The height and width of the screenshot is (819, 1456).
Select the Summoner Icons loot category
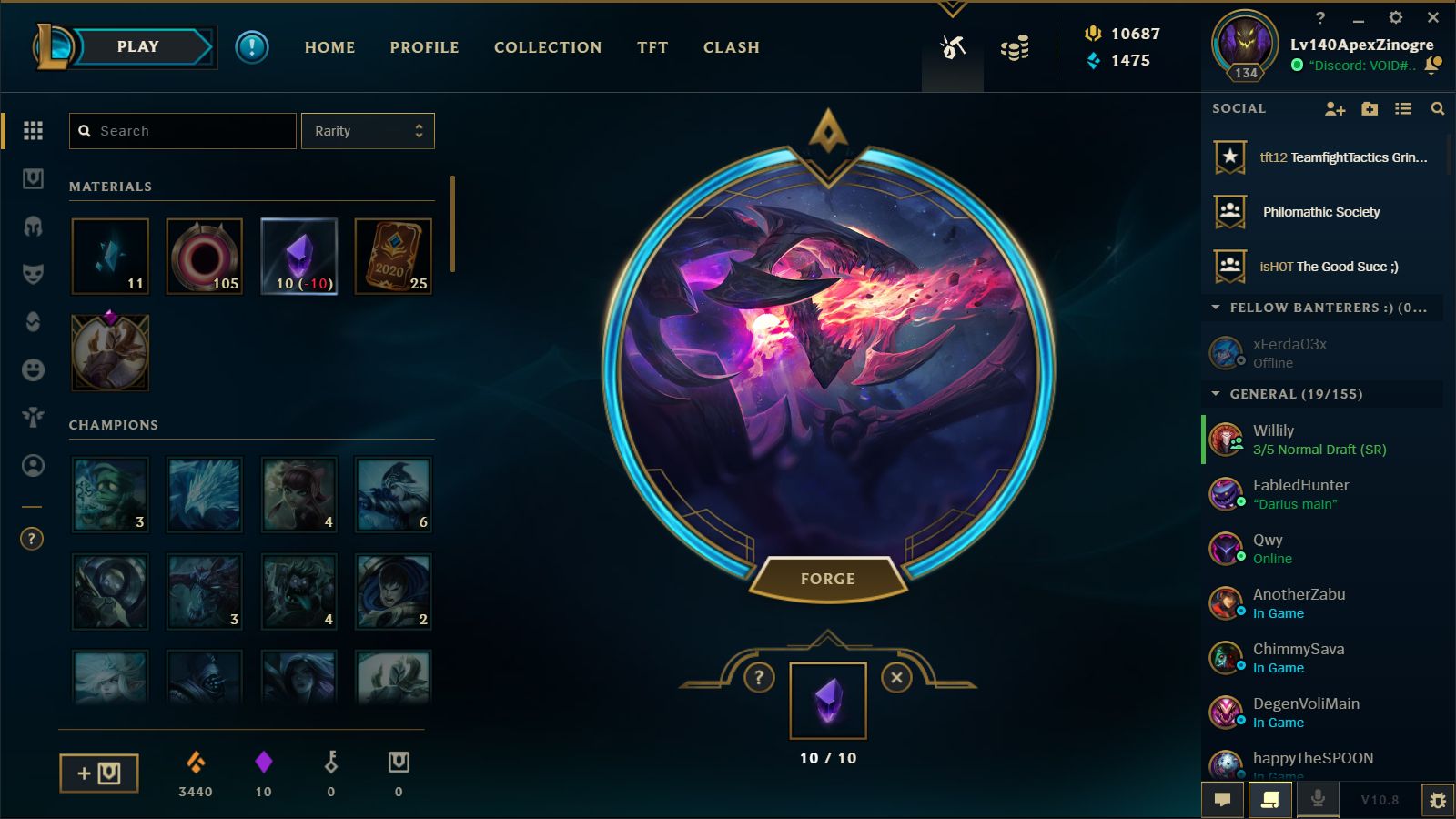(34, 466)
